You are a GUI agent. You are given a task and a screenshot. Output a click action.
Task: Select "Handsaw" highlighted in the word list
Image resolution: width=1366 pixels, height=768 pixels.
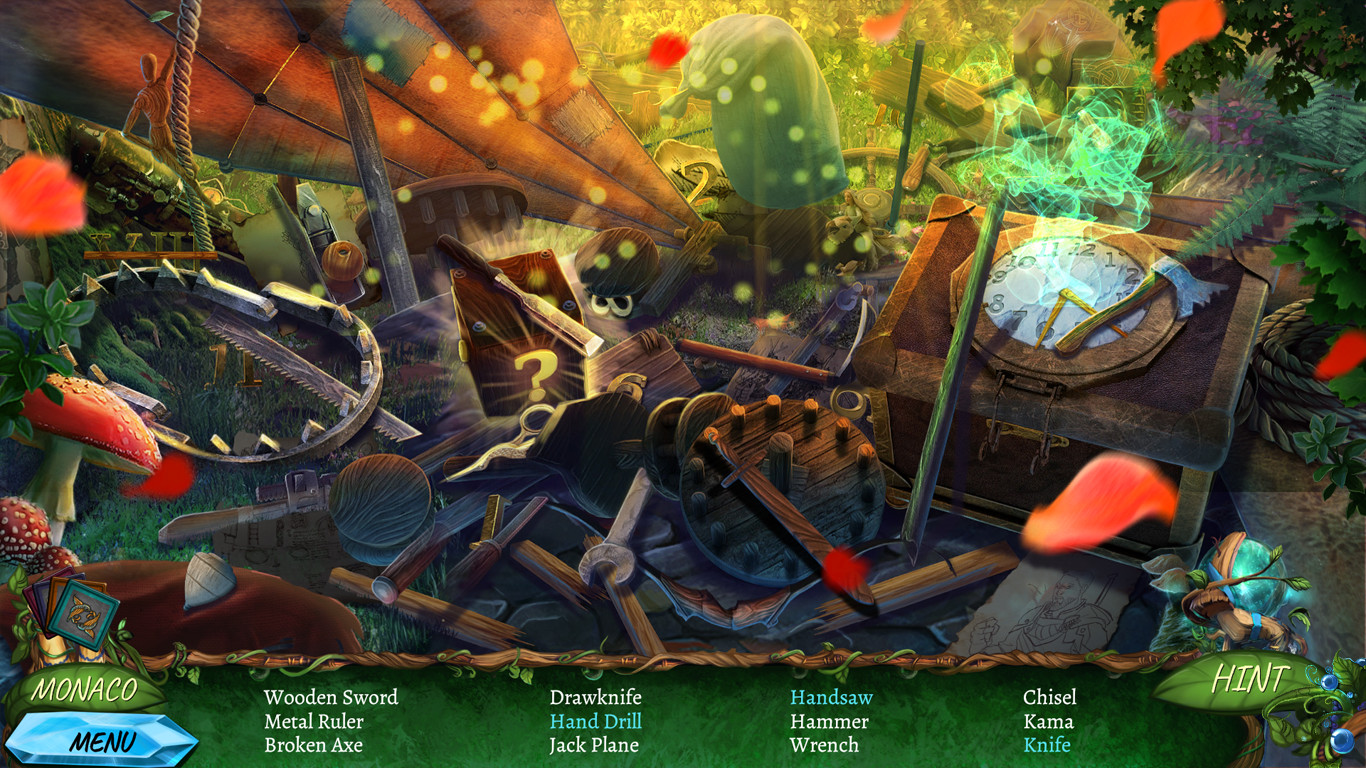831,698
